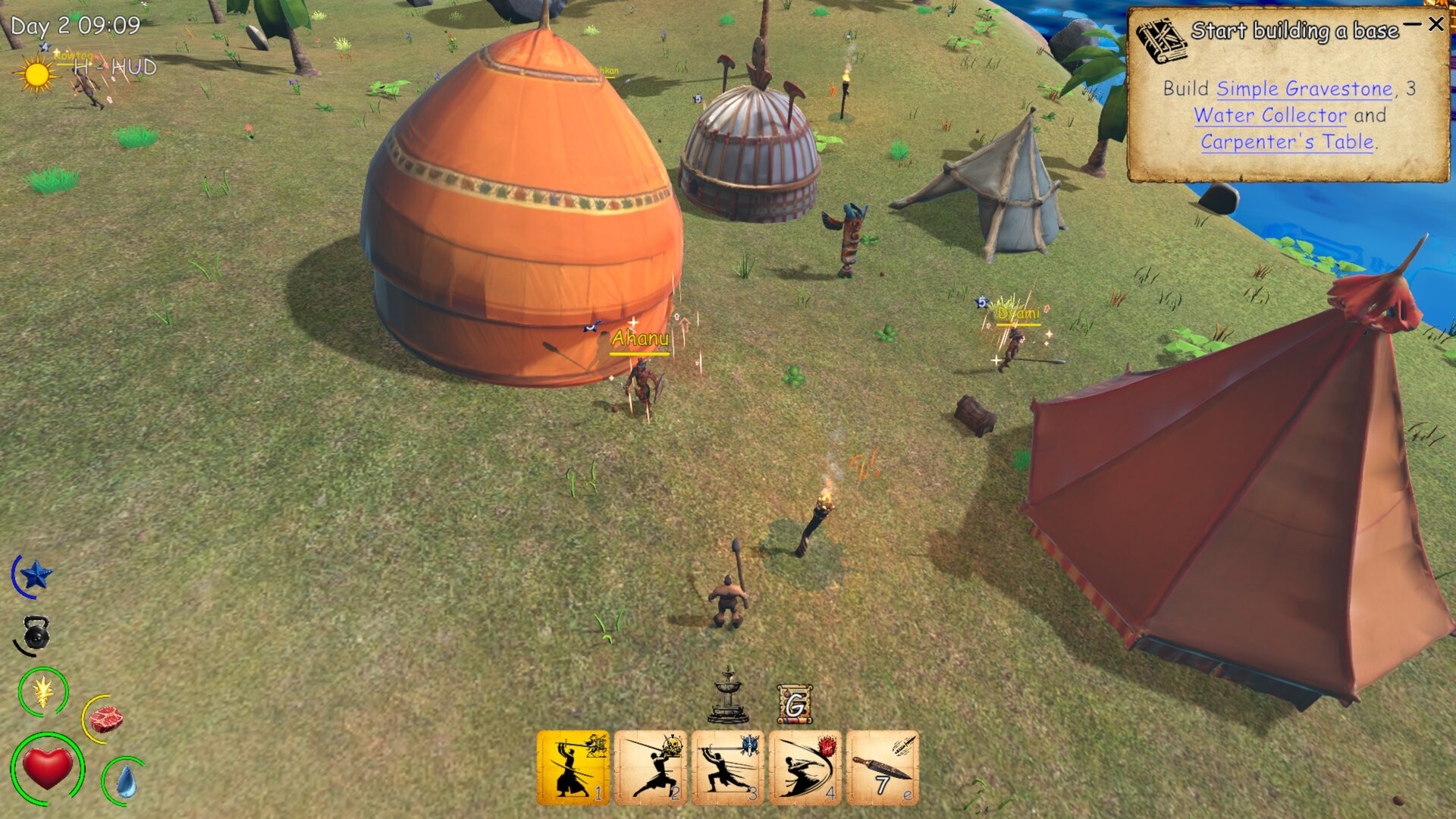Open the Simple Gravestone link

(x=1304, y=89)
